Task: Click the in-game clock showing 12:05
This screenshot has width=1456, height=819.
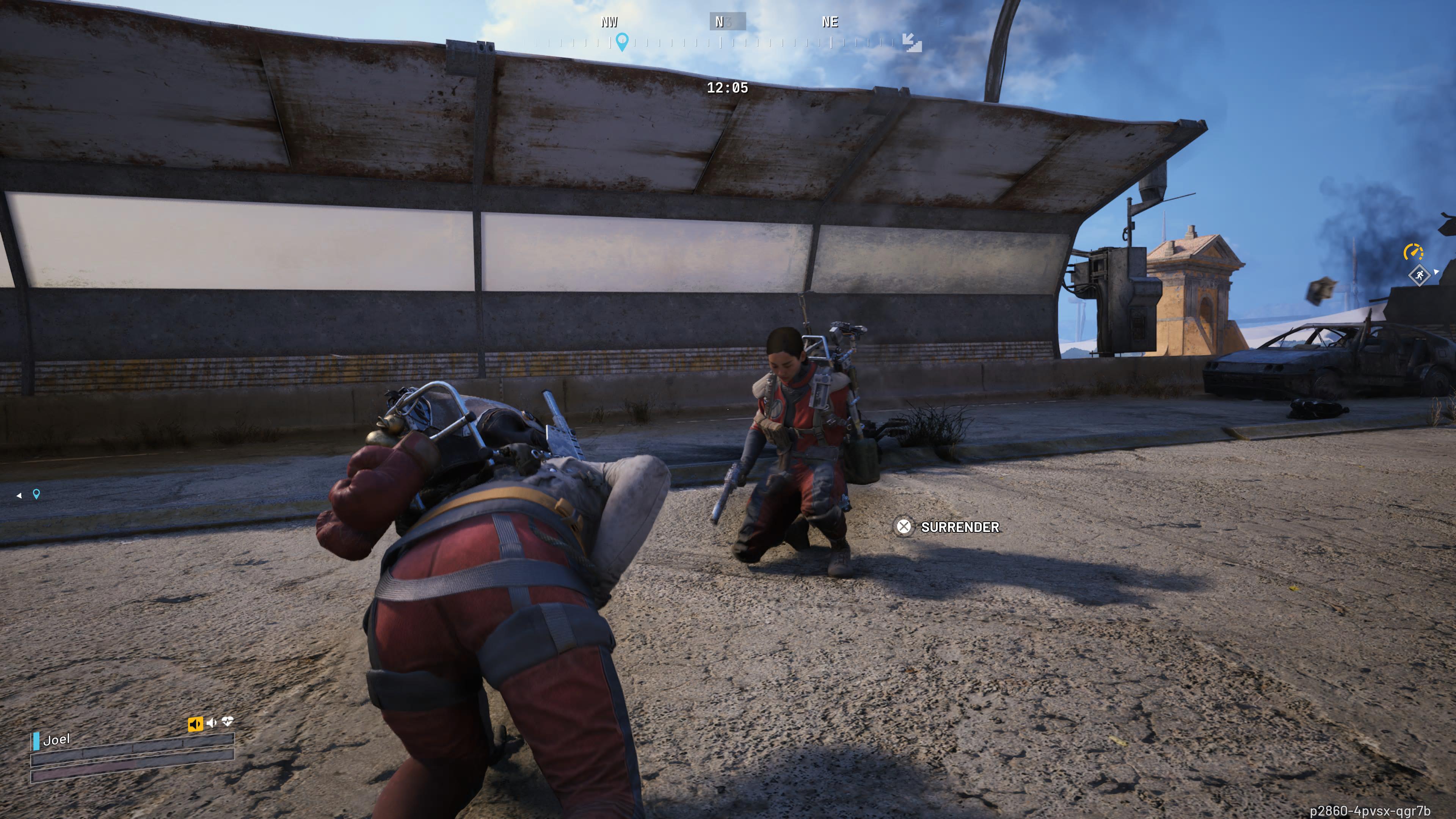Action: (x=728, y=88)
